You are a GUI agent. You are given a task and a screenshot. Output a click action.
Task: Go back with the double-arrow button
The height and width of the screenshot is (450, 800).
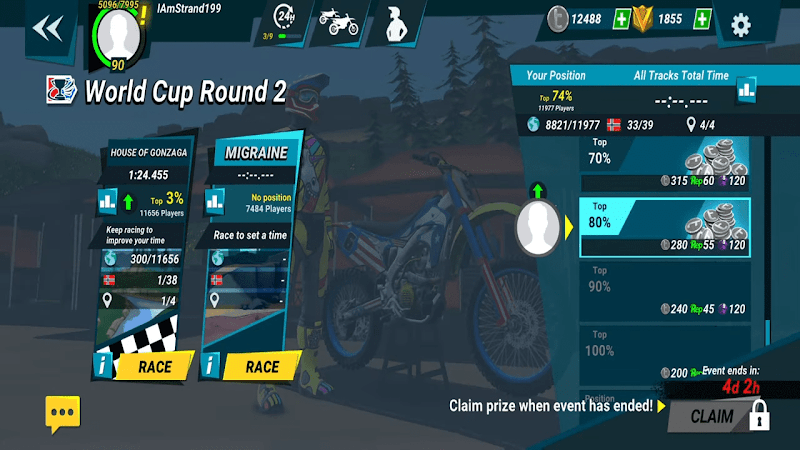coord(47,27)
